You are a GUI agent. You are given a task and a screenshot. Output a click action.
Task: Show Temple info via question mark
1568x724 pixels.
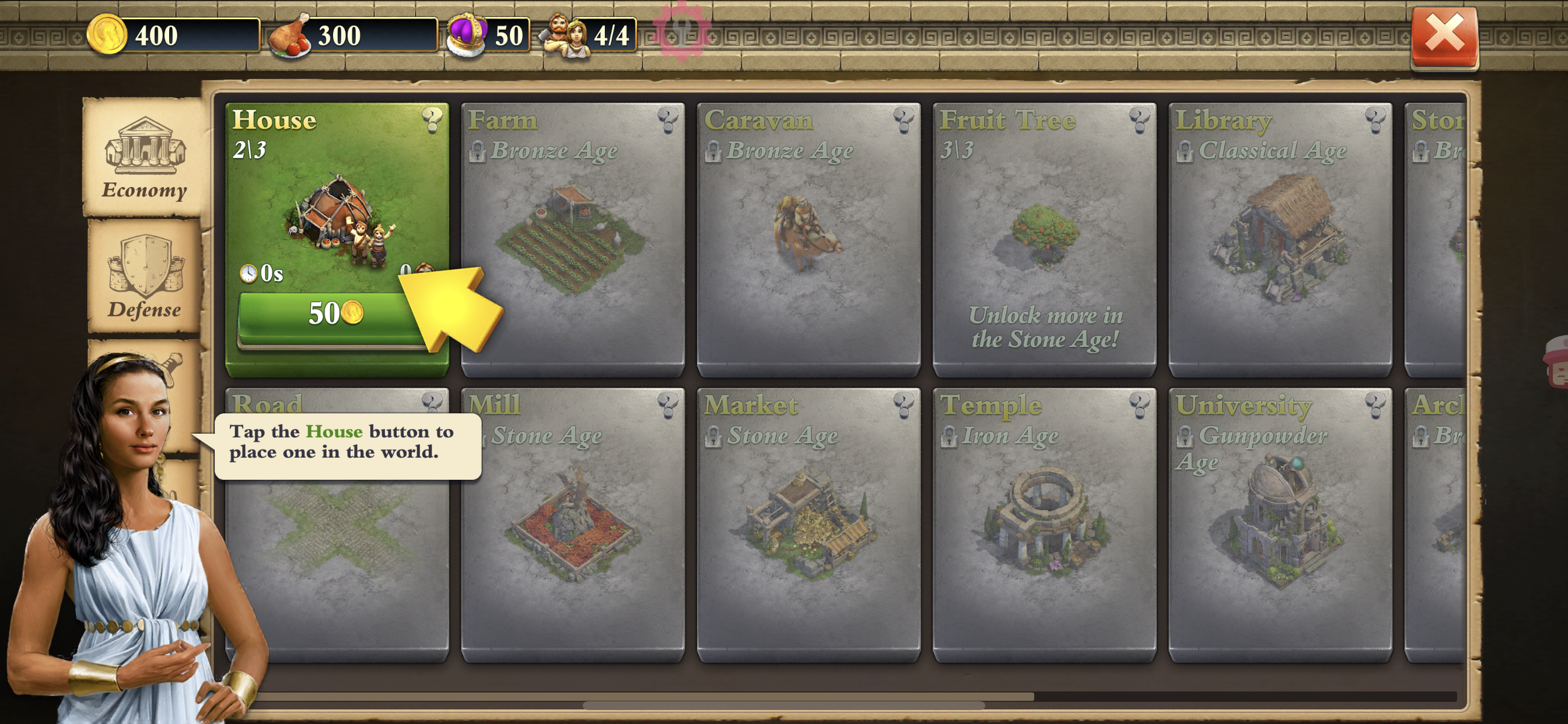pos(1139,405)
